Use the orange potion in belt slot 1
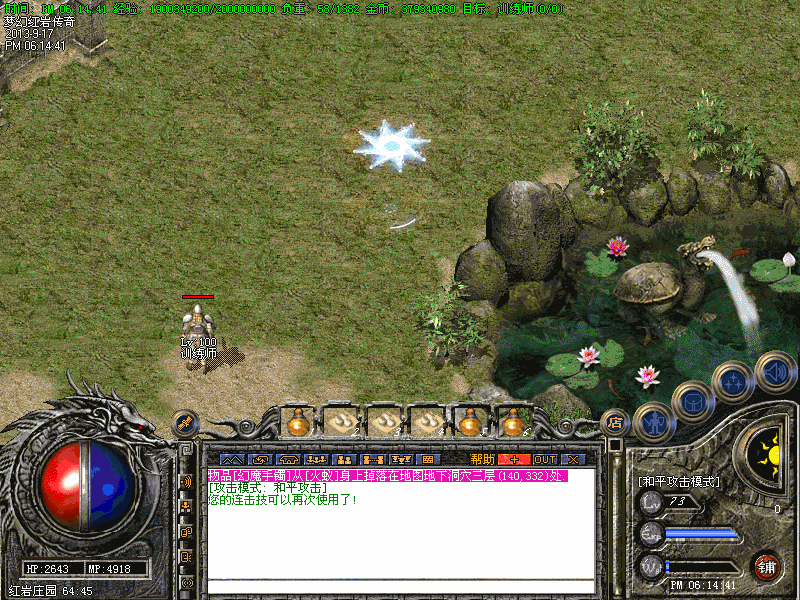800x600 pixels. (297, 423)
